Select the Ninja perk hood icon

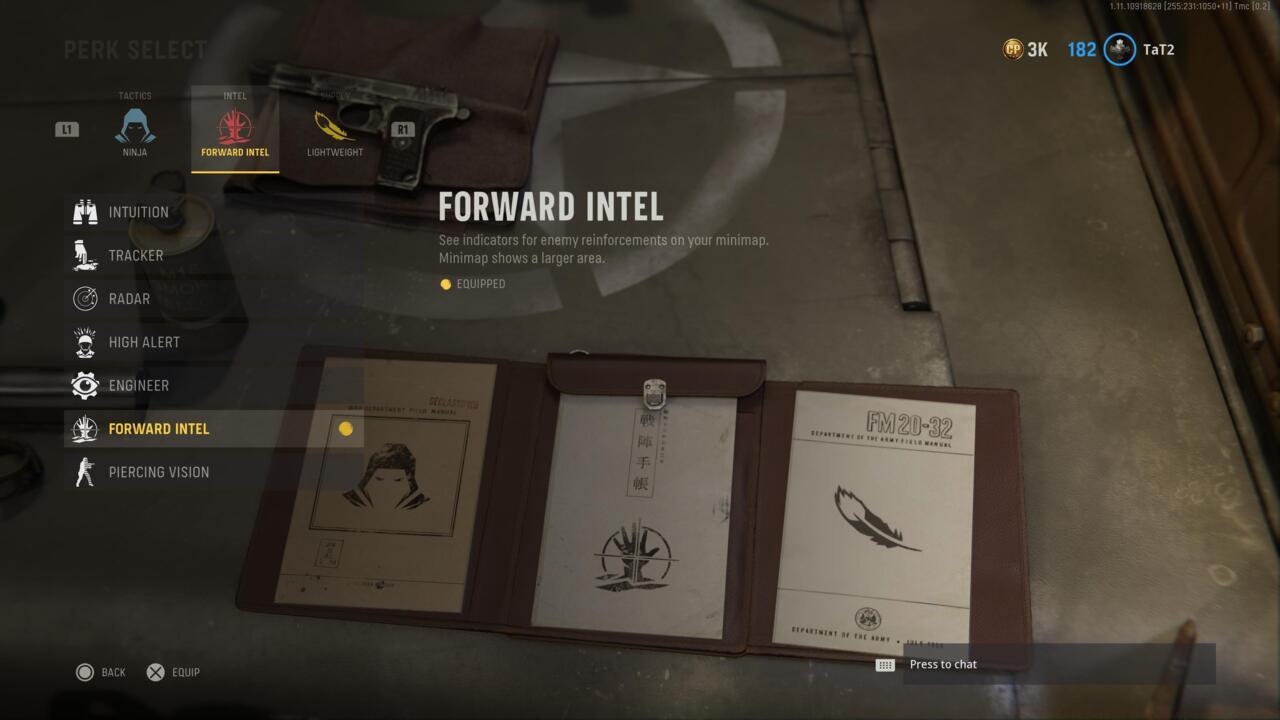click(135, 125)
